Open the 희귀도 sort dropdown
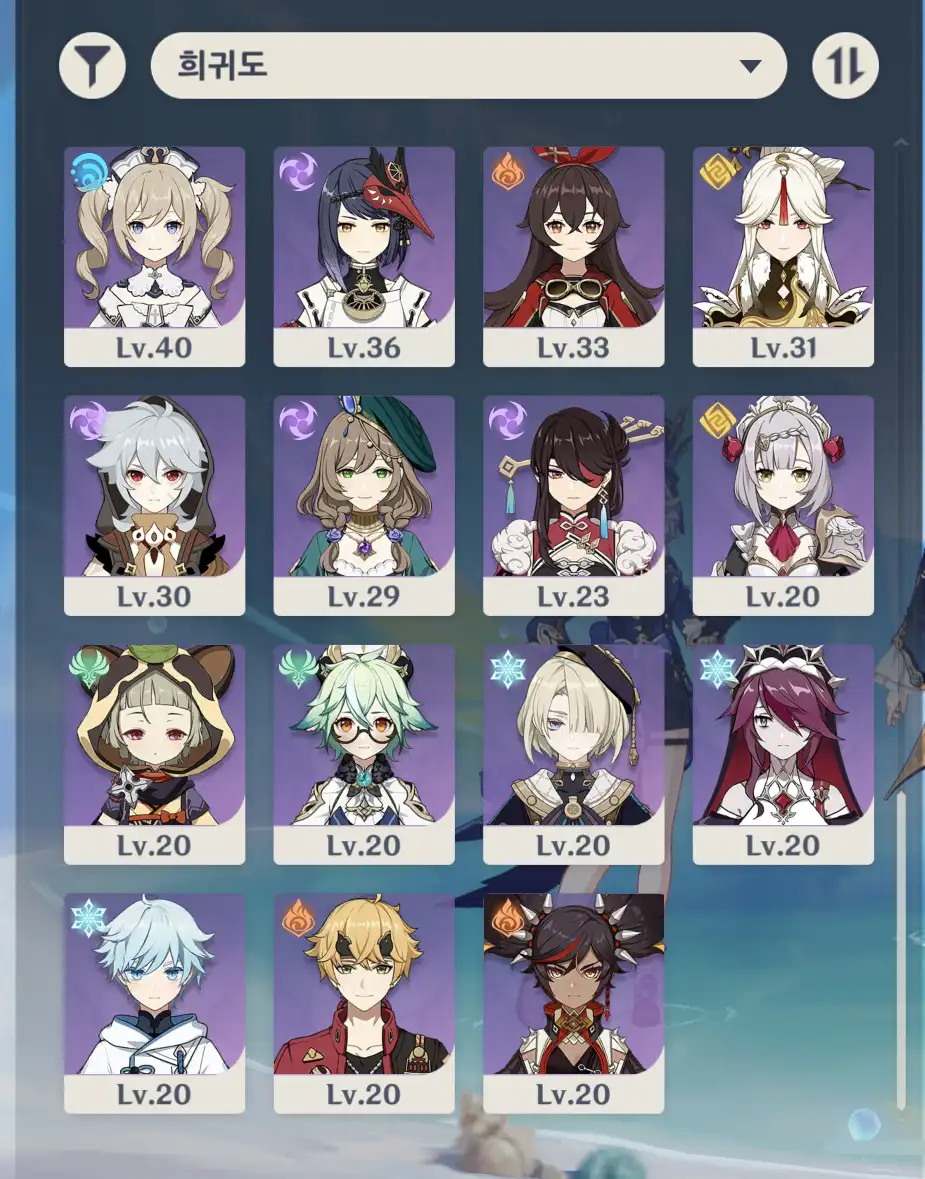The width and height of the screenshot is (925, 1179). click(x=468, y=66)
